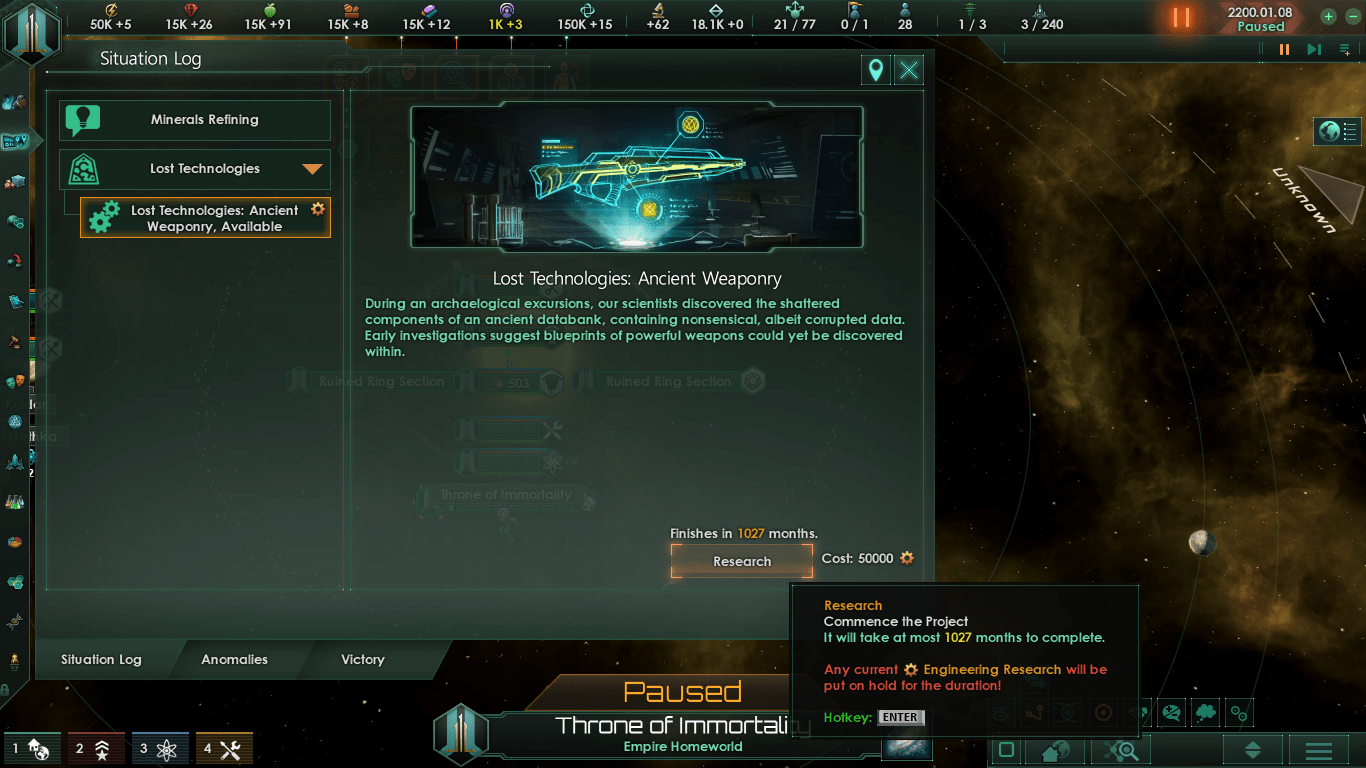Select Lost Technologies: Ancient Weaponry project
The width and height of the screenshot is (1366, 768).
[x=205, y=218]
